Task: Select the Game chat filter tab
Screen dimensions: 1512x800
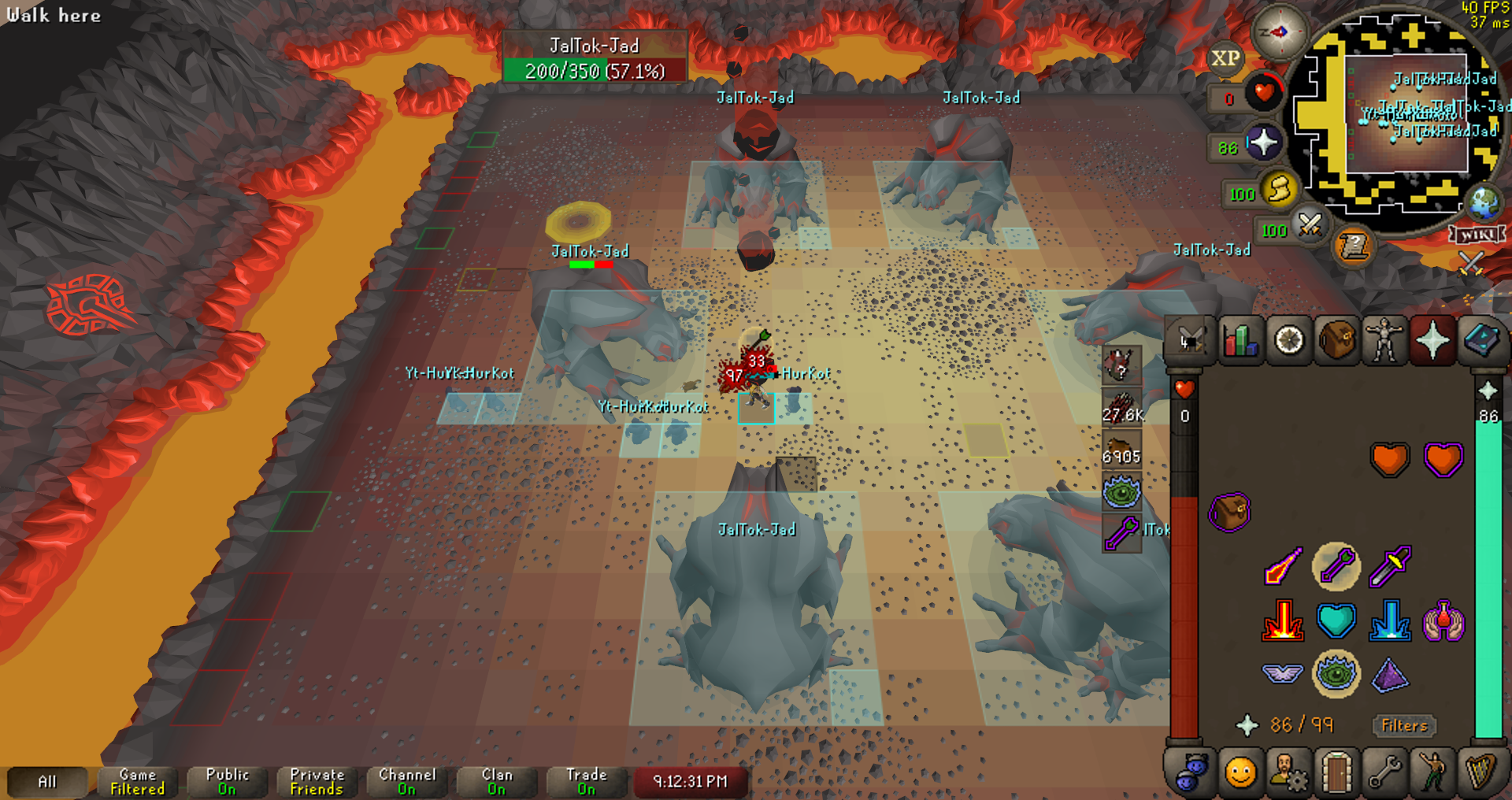Action: 137,782
